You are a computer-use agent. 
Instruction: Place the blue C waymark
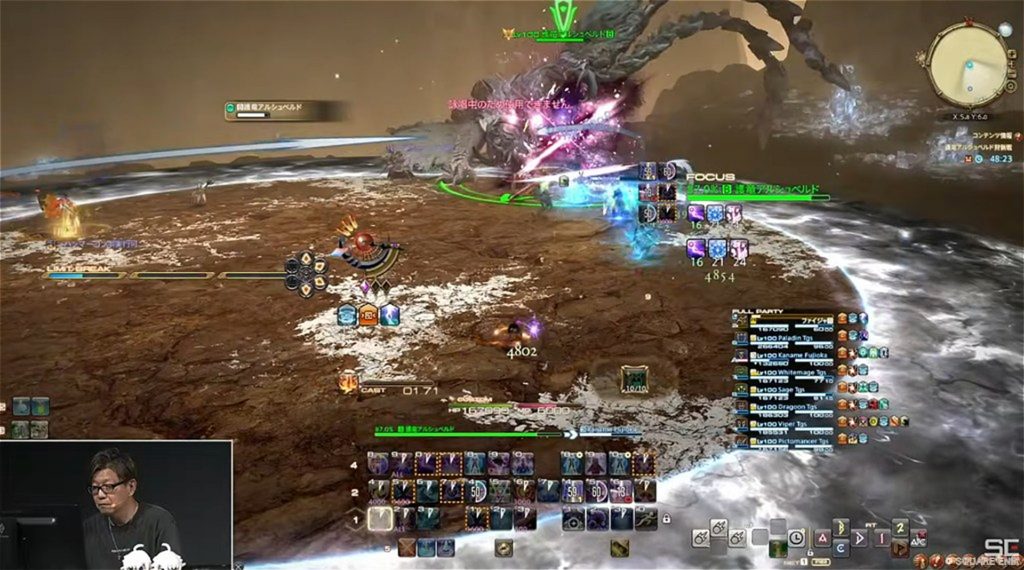(842, 549)
